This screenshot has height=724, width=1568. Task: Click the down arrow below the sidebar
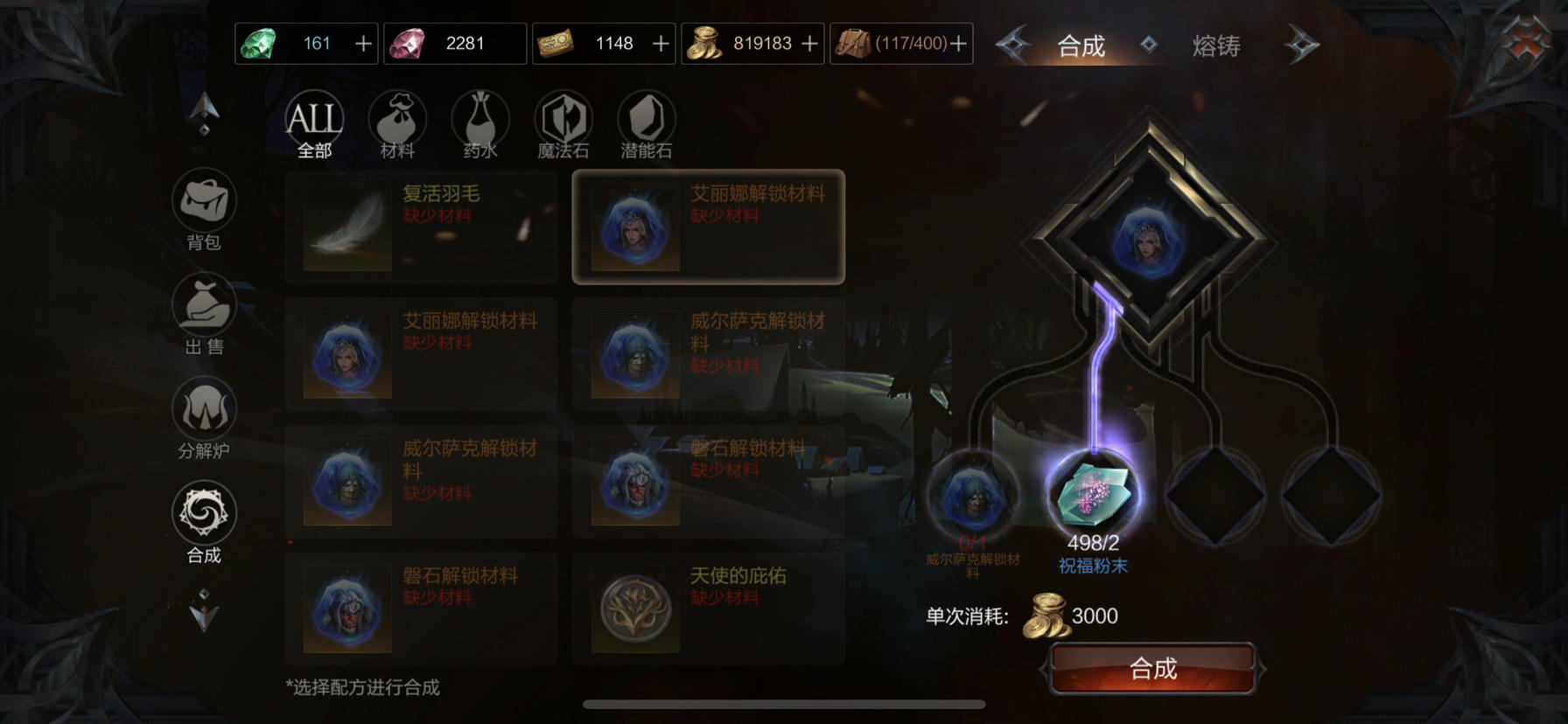[204, 614]
